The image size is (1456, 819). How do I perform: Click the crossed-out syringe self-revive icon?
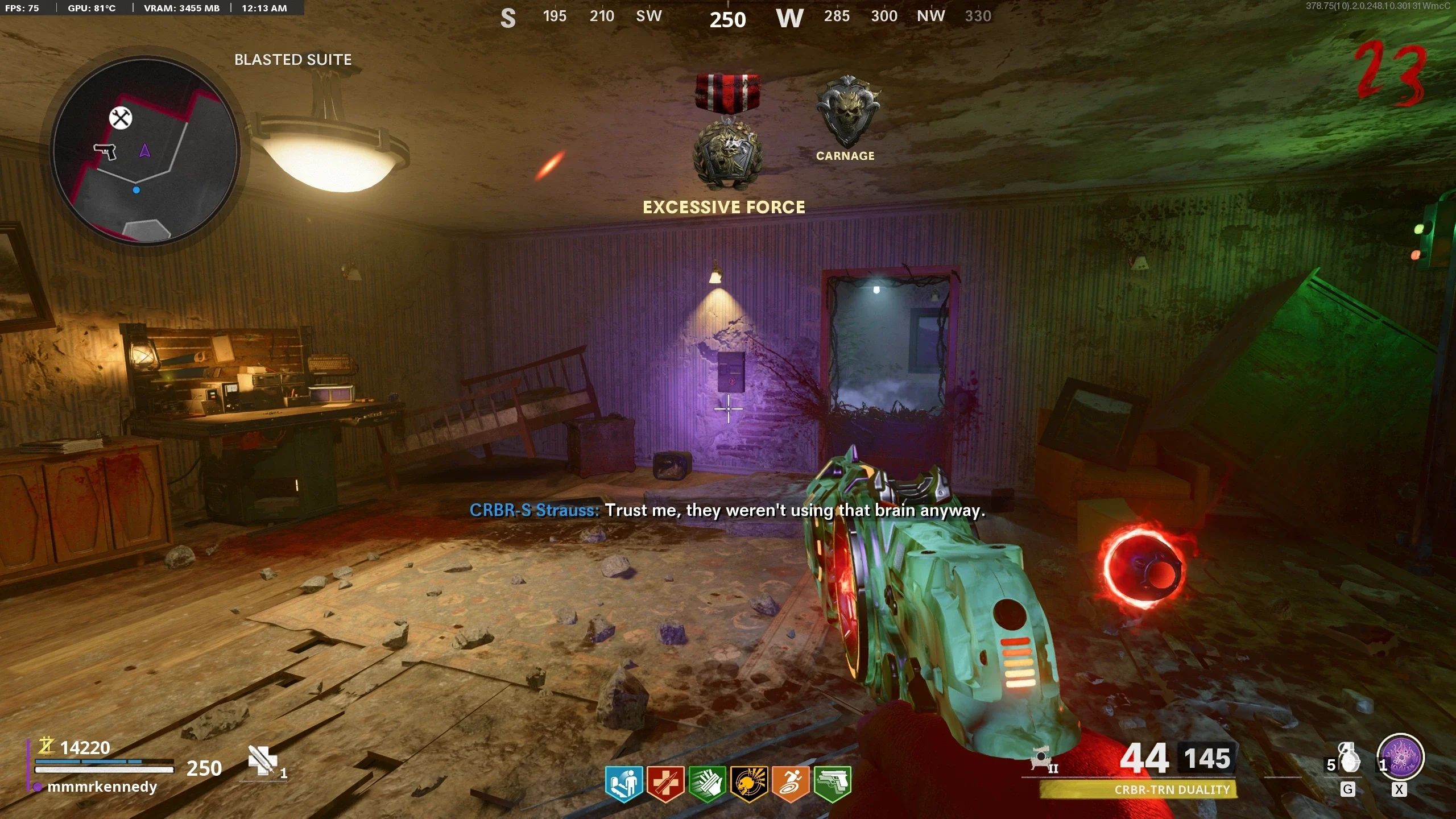click(x=263, y=760)
